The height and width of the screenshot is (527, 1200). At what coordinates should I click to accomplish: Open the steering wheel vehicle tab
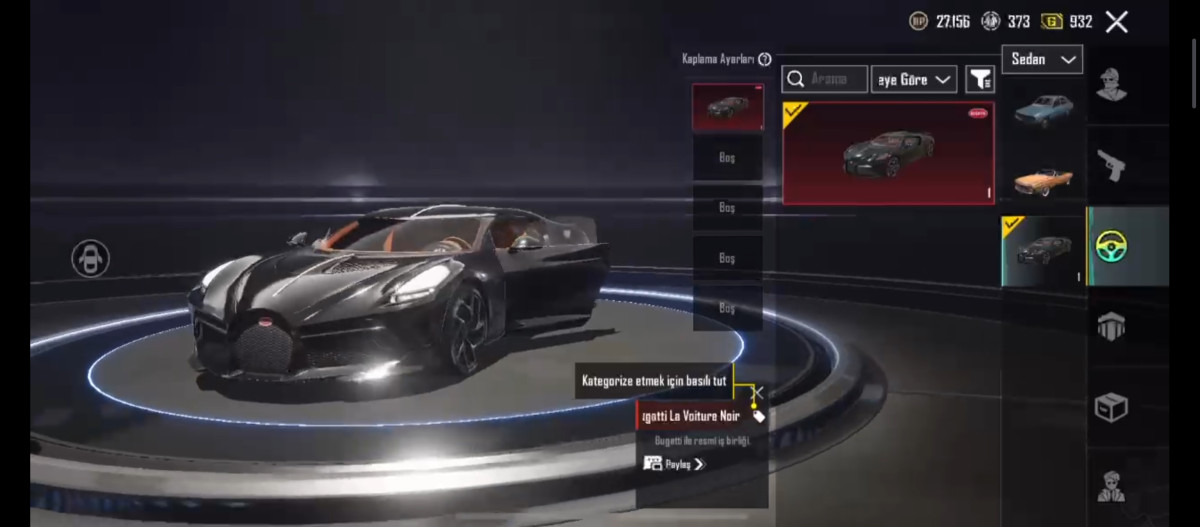coord(1111,246)
